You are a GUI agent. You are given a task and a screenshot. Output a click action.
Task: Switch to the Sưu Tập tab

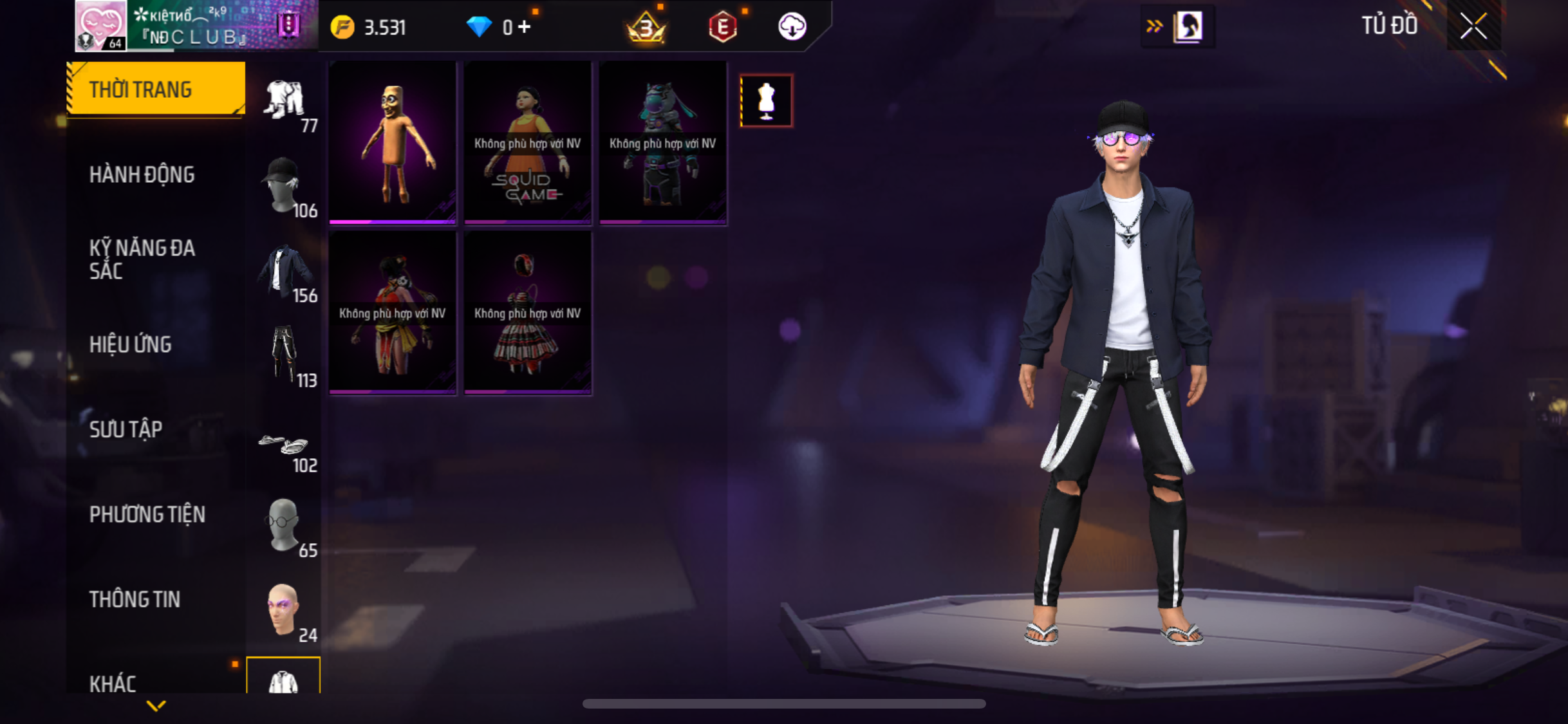click(x=126, y=429)
